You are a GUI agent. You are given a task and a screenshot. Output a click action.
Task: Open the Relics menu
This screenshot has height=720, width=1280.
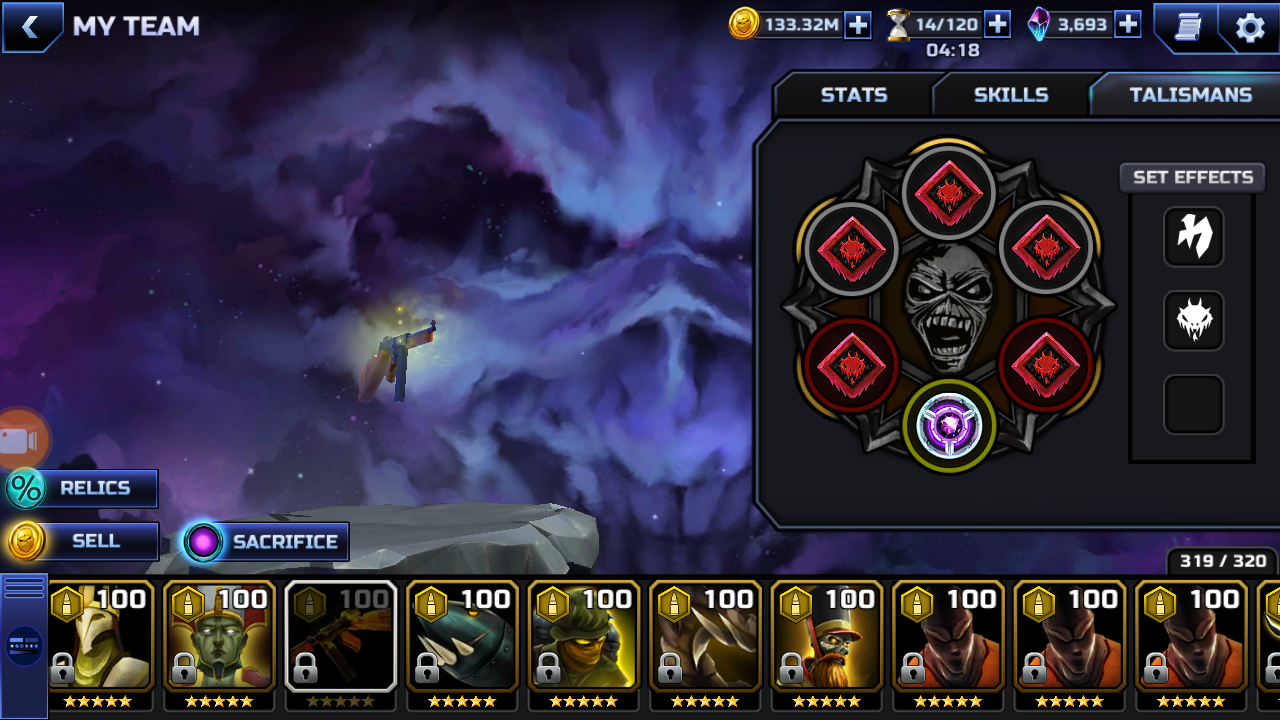tap(82, 488)
